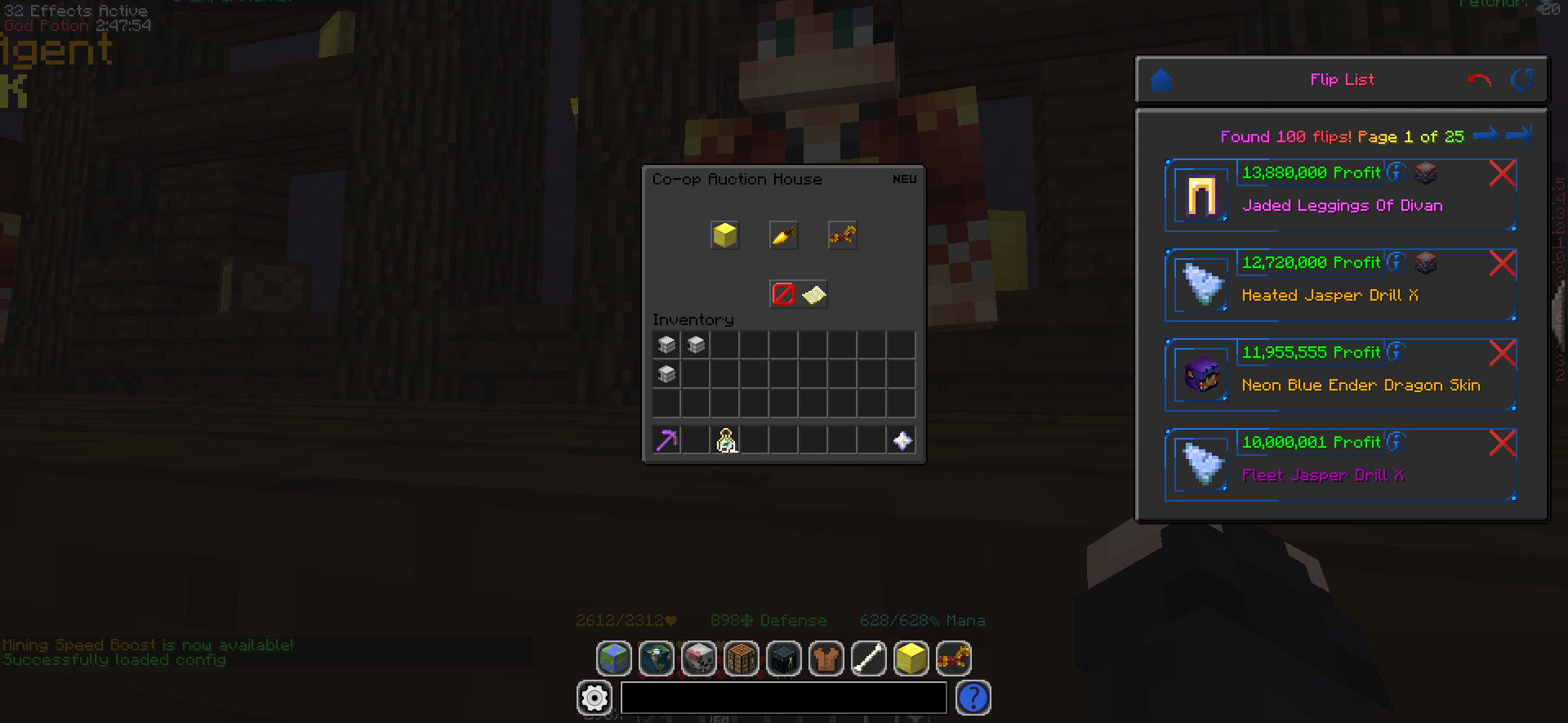Refresh the flip list with the circular arrow
Screen dimensions: 1568x723
click(1522, 79)
